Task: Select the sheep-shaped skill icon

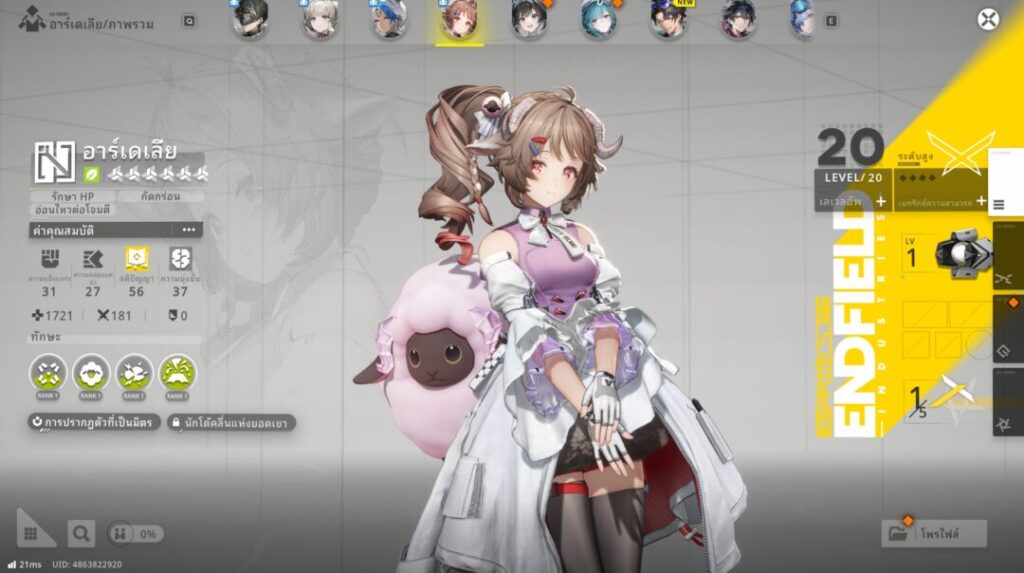Action: coord(91,373)
